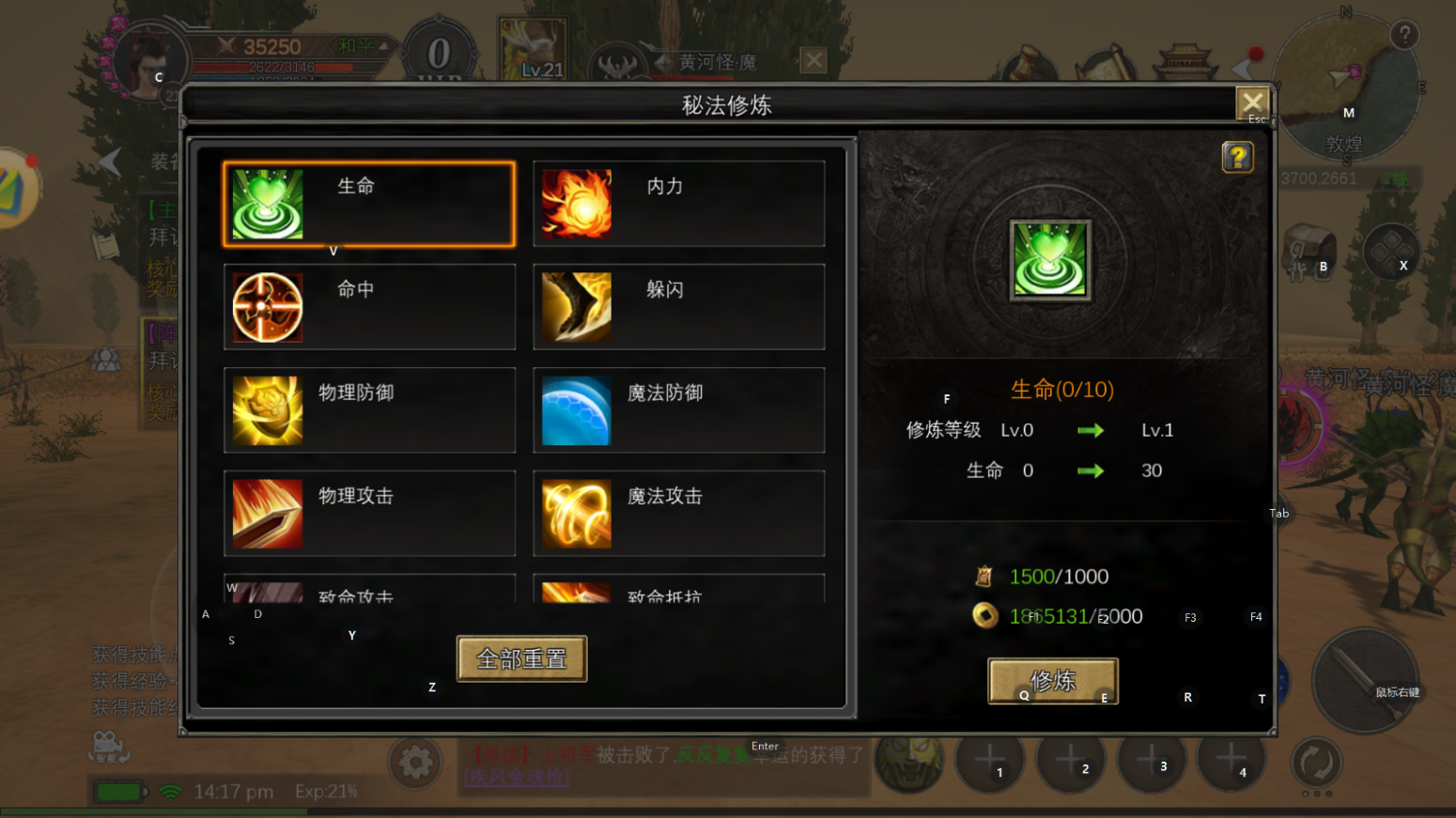Open the 疾风金魂枪 item link in chat
The height and width of the screenshot is (818, 1456).
tap(515, 777)
